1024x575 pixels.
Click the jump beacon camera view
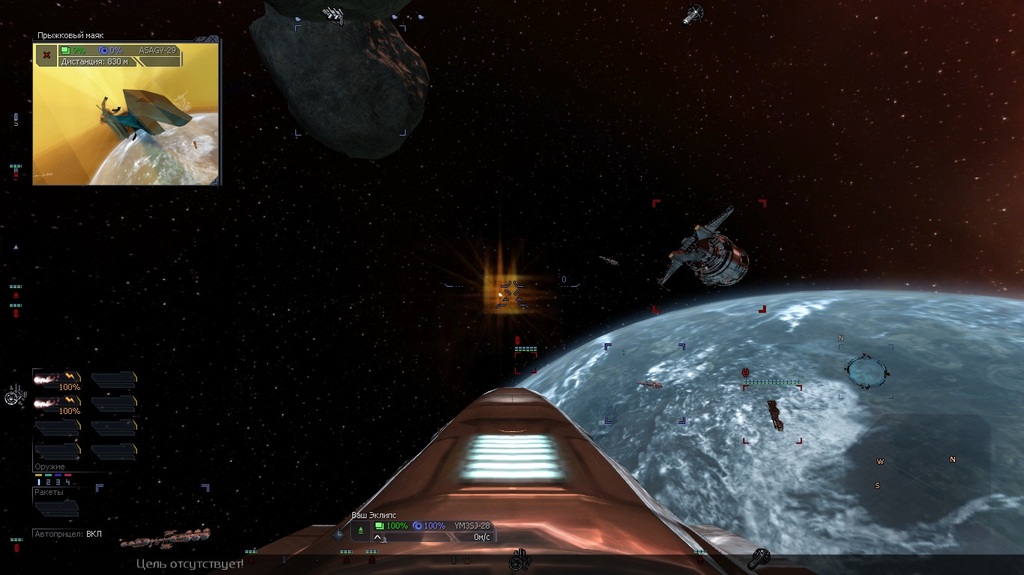[126, 125]
